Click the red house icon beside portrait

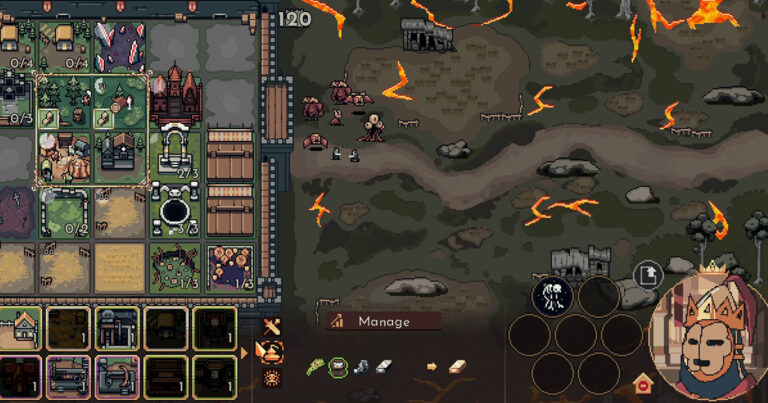point(641,382)
